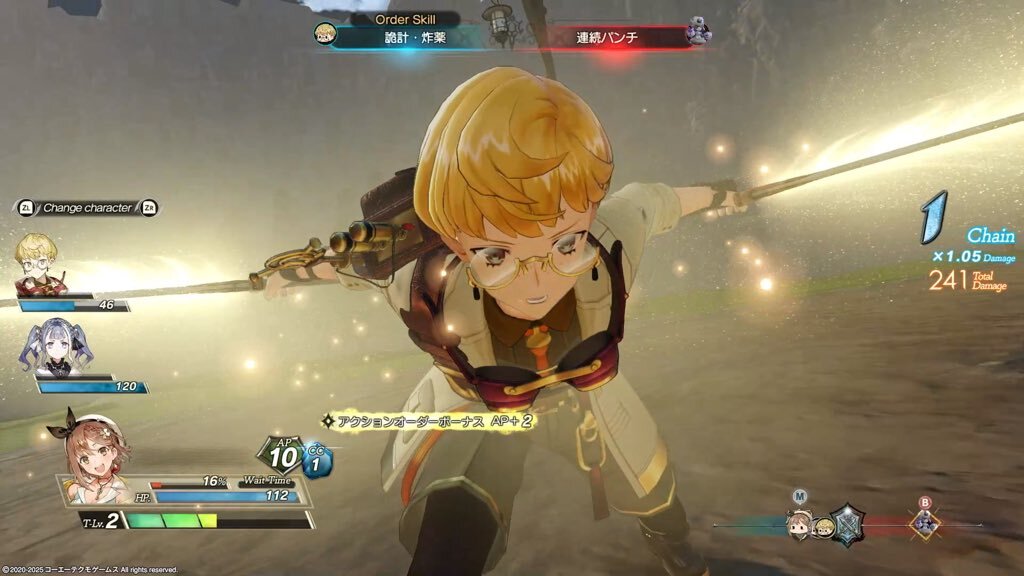Image resolution: width=1024 pixels, height=576 pixels.
Task: Click the red enemy skill banner 連続パンチ
Action: point(606,38)
